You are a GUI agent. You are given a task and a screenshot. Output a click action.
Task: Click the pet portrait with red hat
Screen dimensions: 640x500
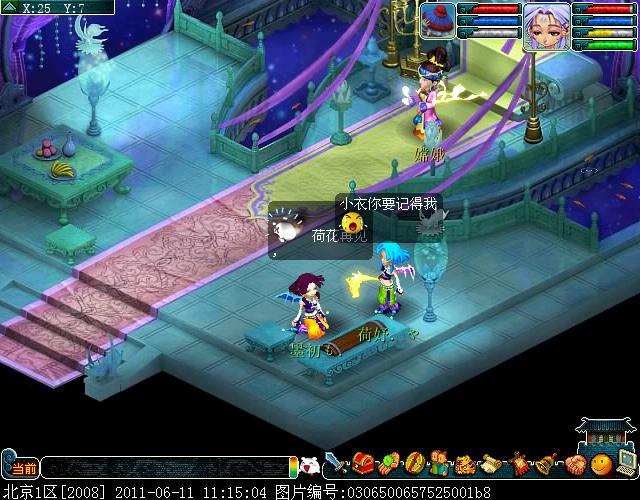point(437,21)
